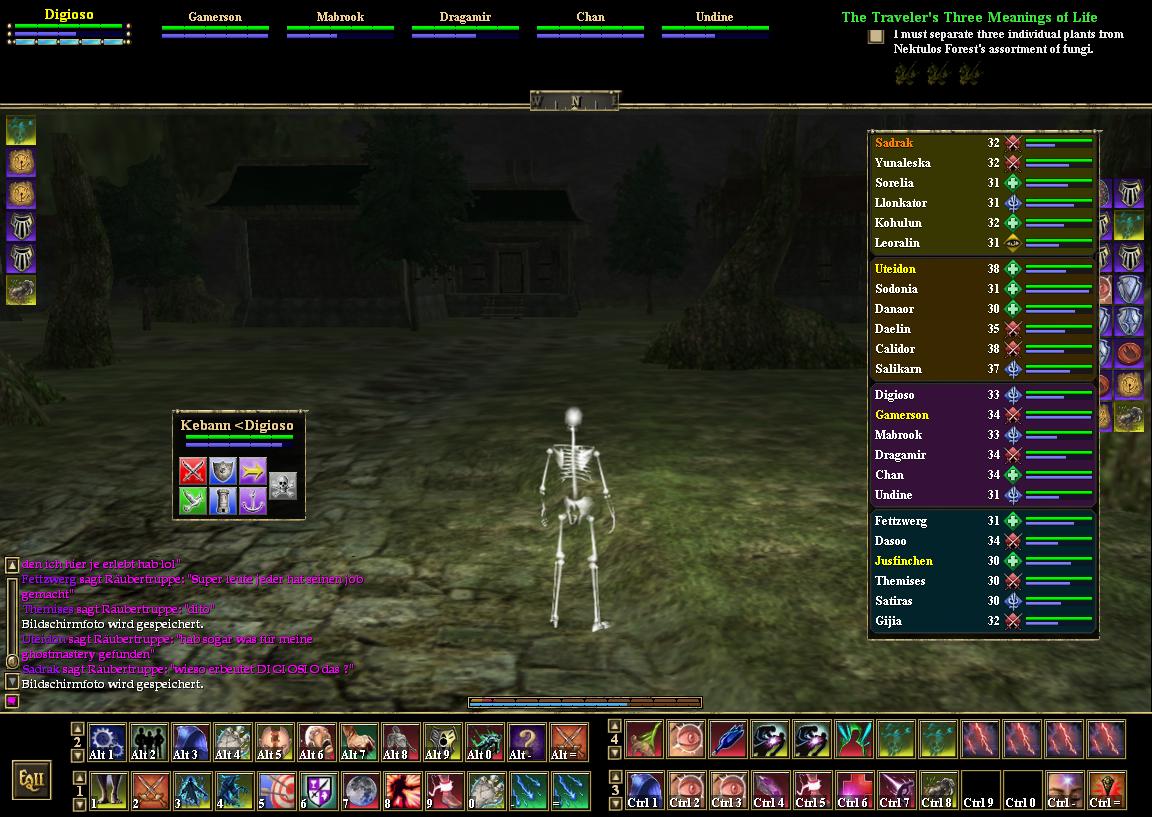The image size is (1152, 817).
Task: Choose the pet's yellow arrow command
Action: (252, 470)
